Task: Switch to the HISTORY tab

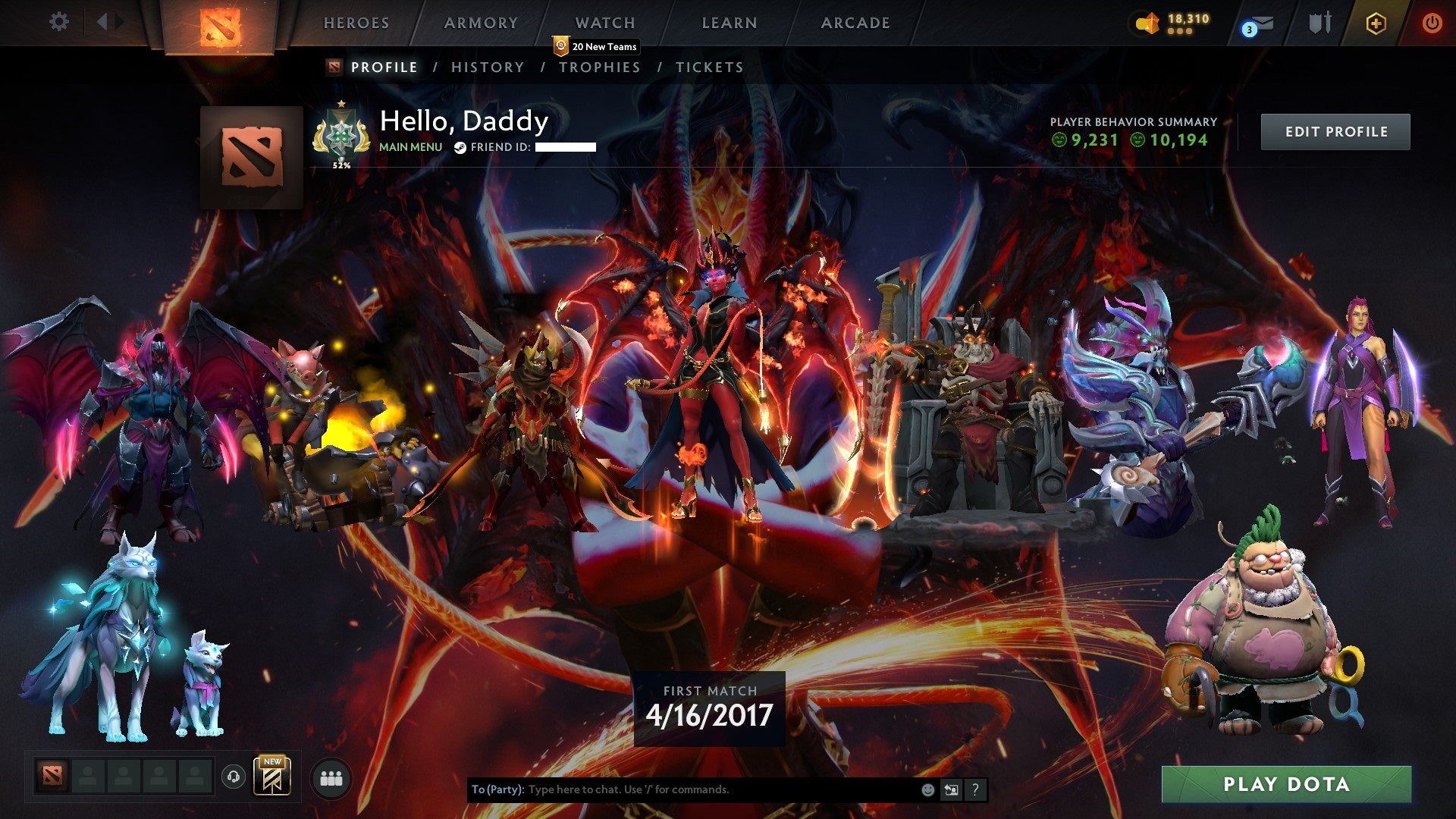Action: pyautogui.click(x=486, y=67)
